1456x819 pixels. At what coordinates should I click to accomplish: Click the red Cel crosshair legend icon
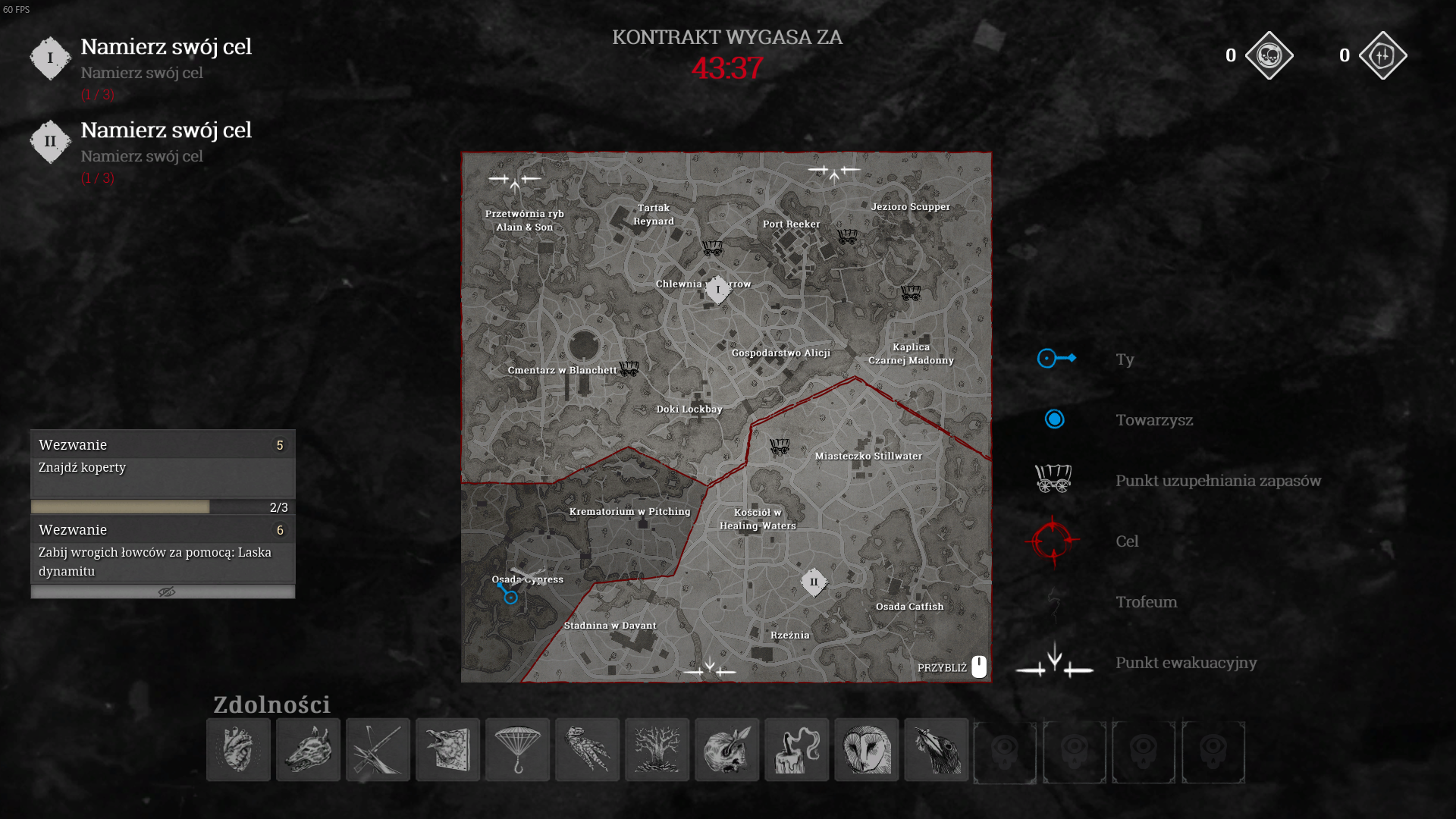(x=1054, y=541)
